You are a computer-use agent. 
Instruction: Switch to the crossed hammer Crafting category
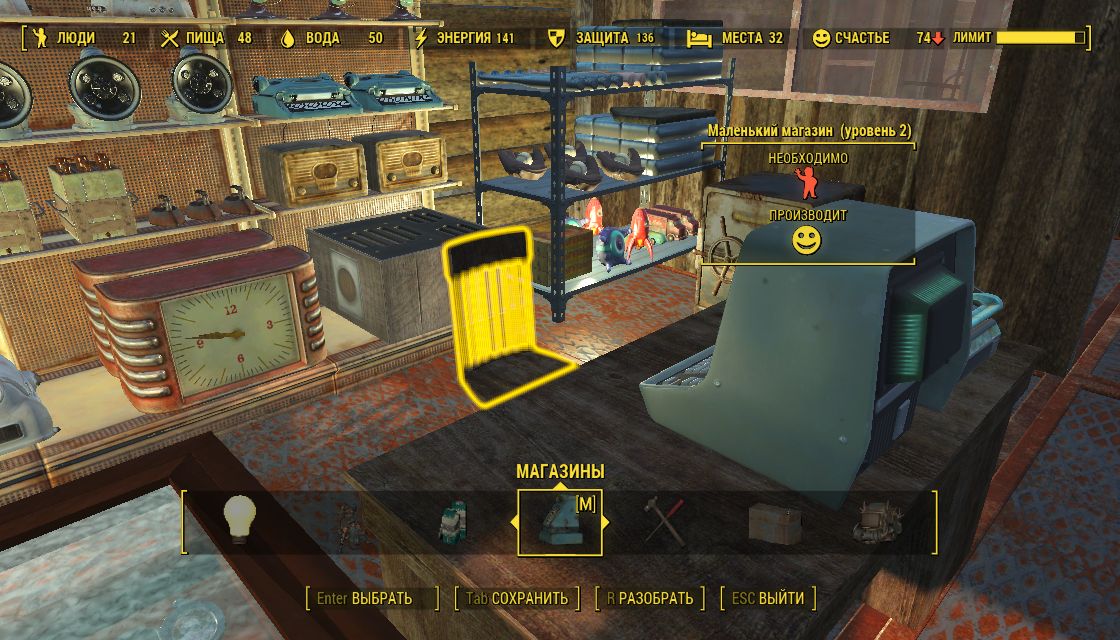click(x=663, y=521)
